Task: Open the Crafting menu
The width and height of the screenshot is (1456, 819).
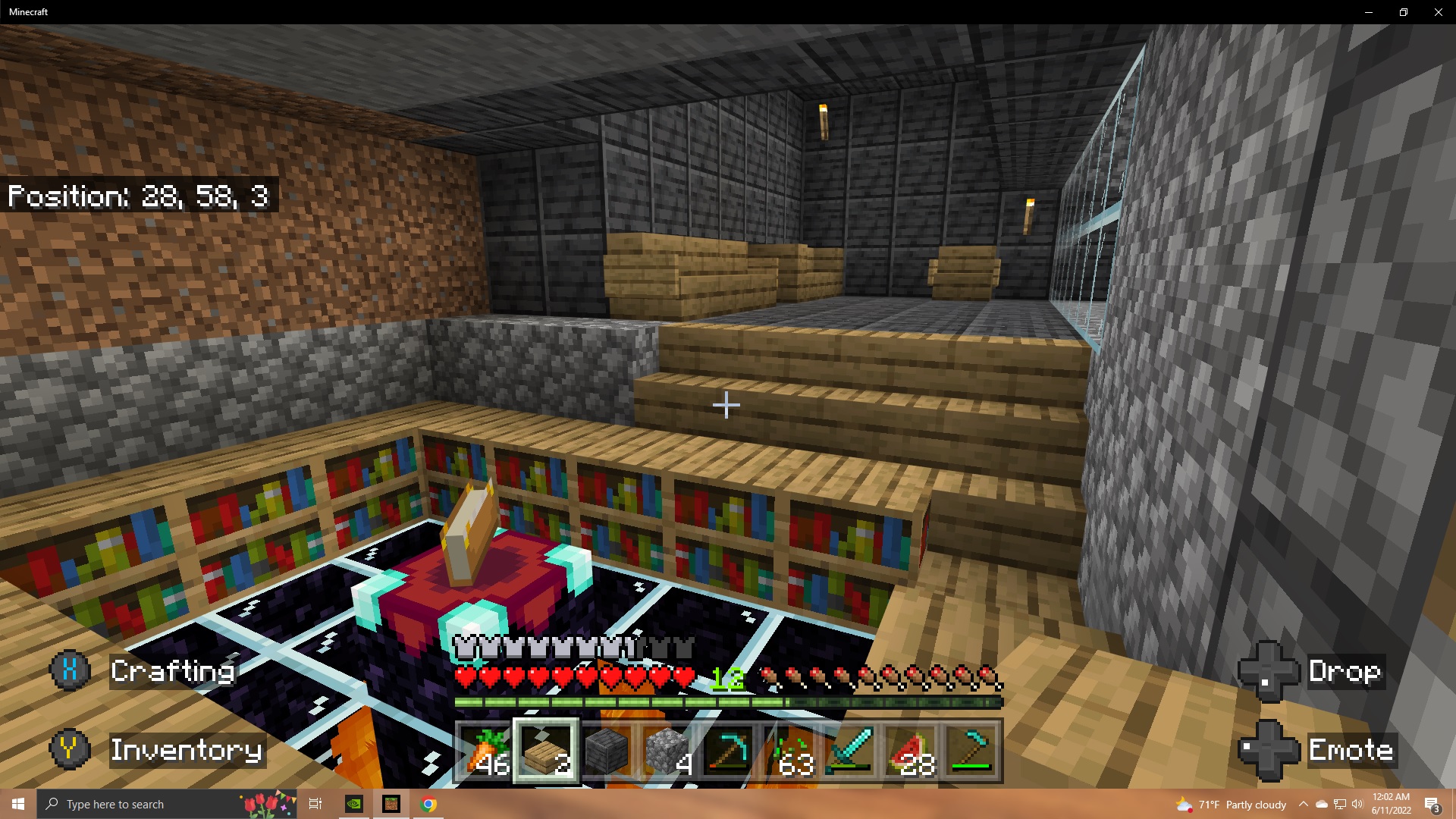Action: (173, 672)
